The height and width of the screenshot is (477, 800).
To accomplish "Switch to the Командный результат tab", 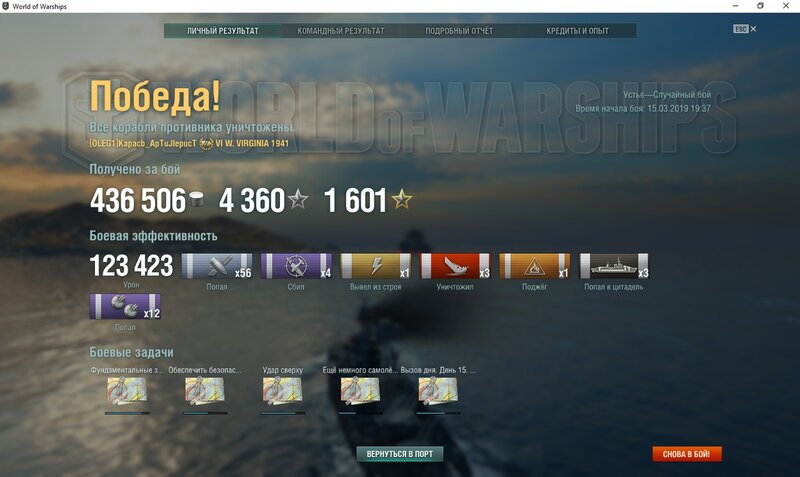I will 340,31.
